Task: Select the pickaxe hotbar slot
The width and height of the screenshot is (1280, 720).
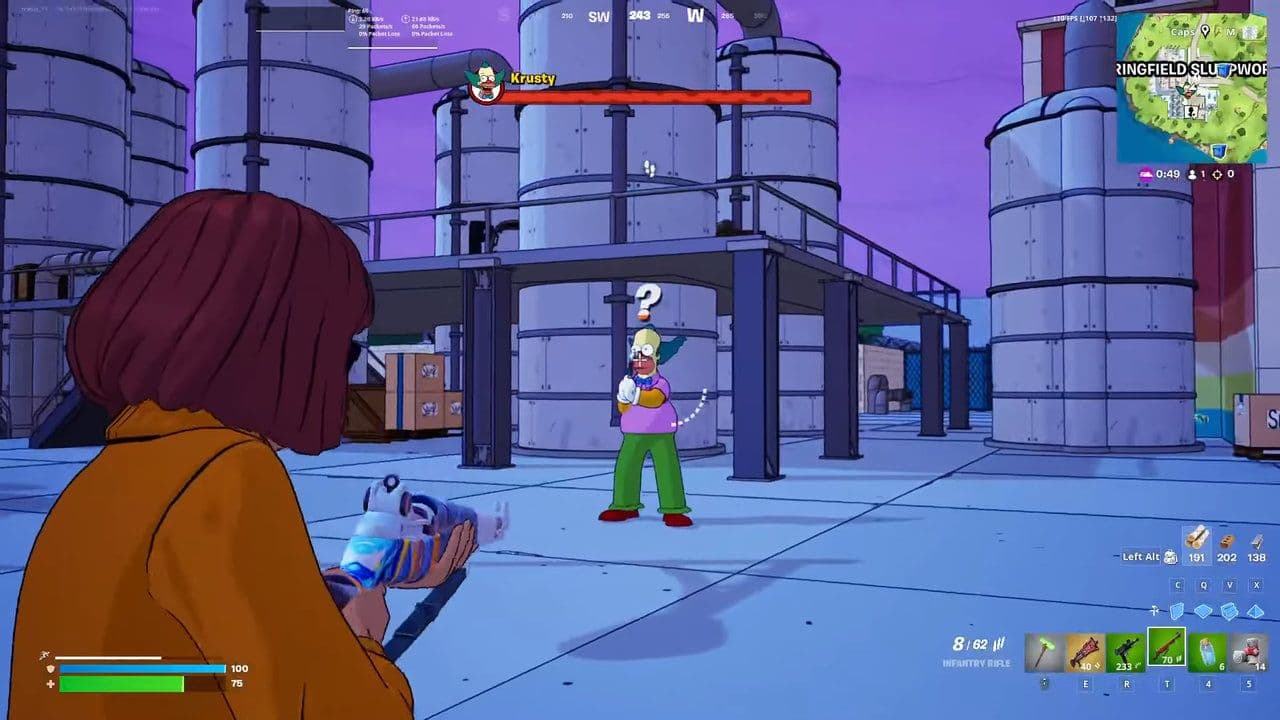Action: tap(1044, 652)
